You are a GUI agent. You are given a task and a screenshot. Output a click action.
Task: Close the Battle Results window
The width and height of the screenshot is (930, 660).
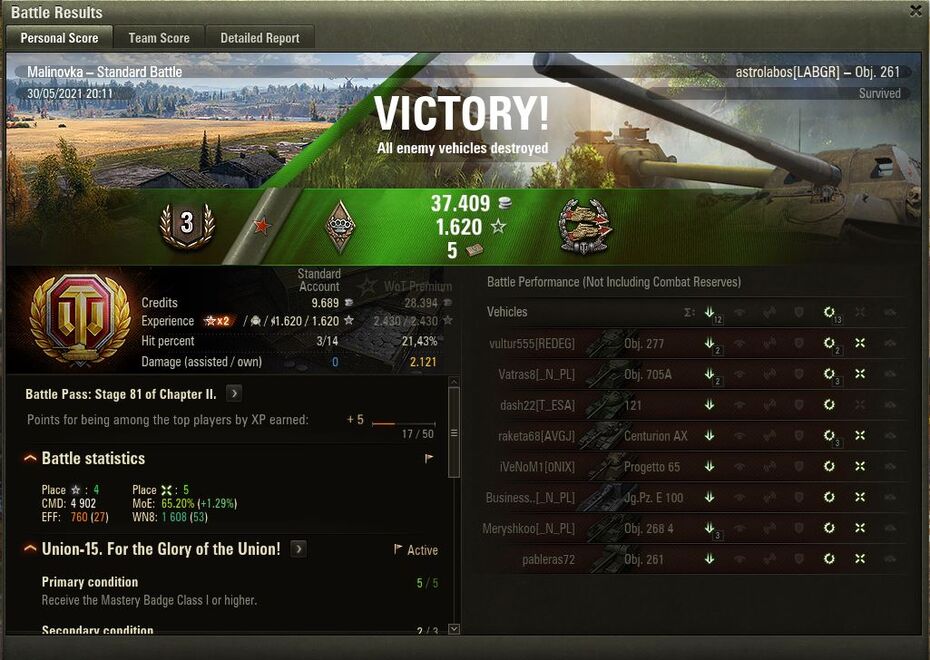(916, 11)
